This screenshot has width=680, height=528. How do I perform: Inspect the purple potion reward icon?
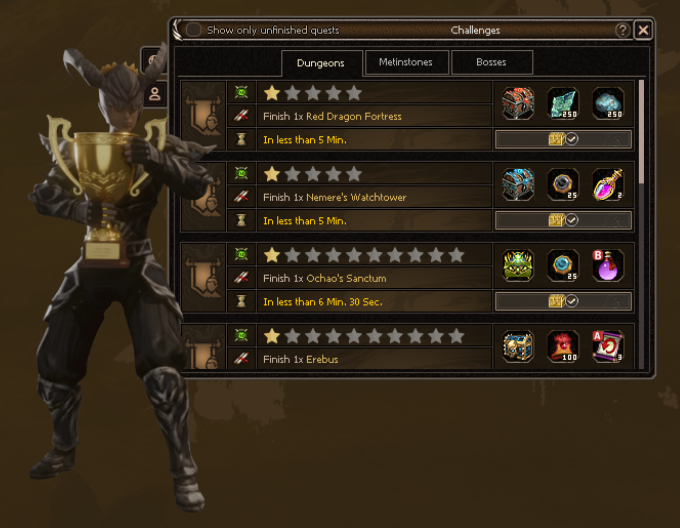coord(608,184)
